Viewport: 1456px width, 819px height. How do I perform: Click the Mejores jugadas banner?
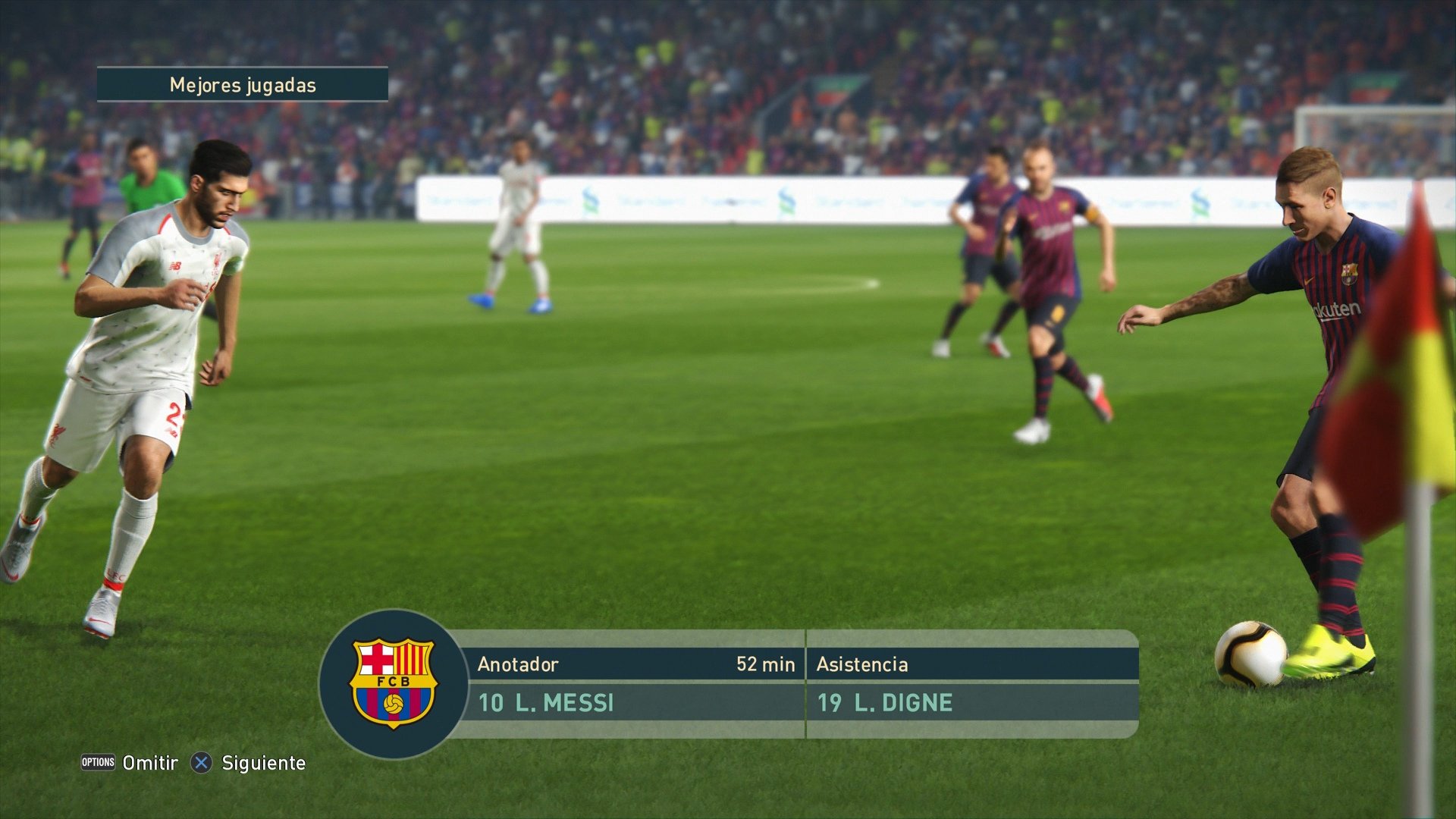243,86
